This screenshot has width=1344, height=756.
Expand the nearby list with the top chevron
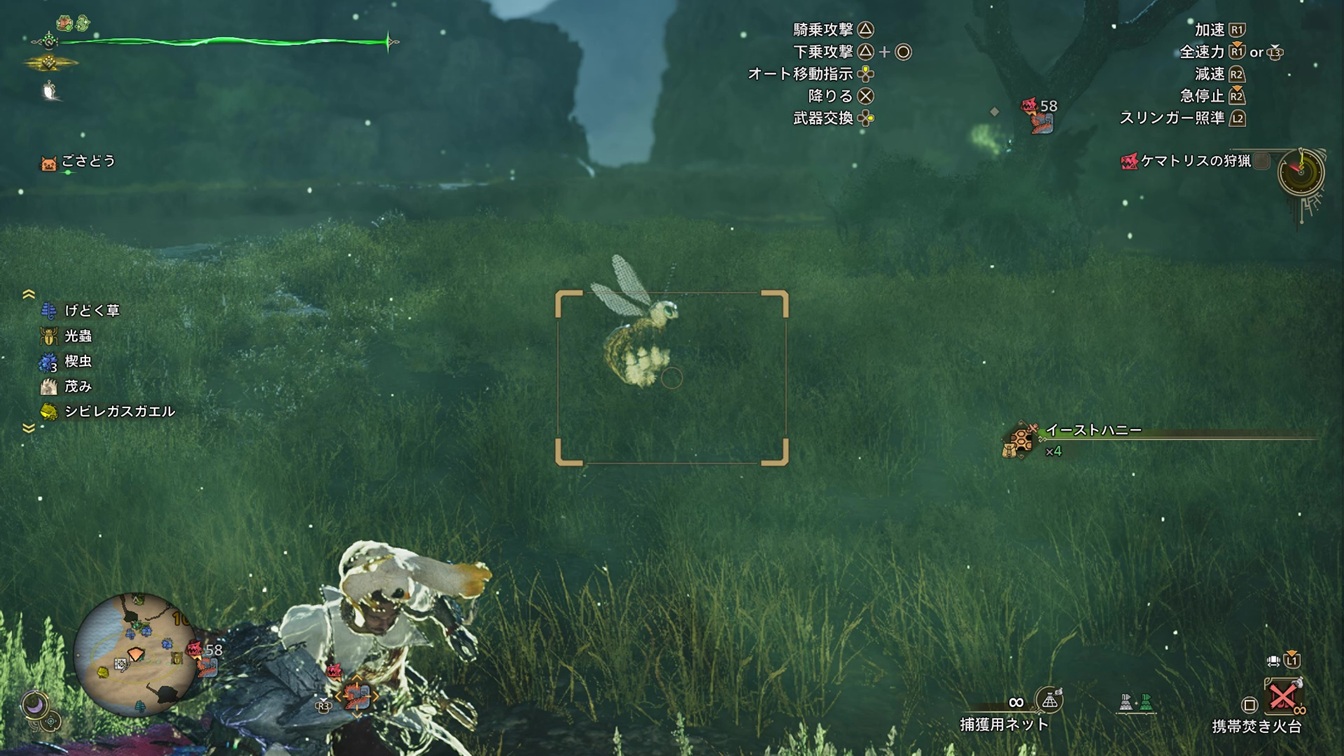pyautogui.click(x=28, y=294)
